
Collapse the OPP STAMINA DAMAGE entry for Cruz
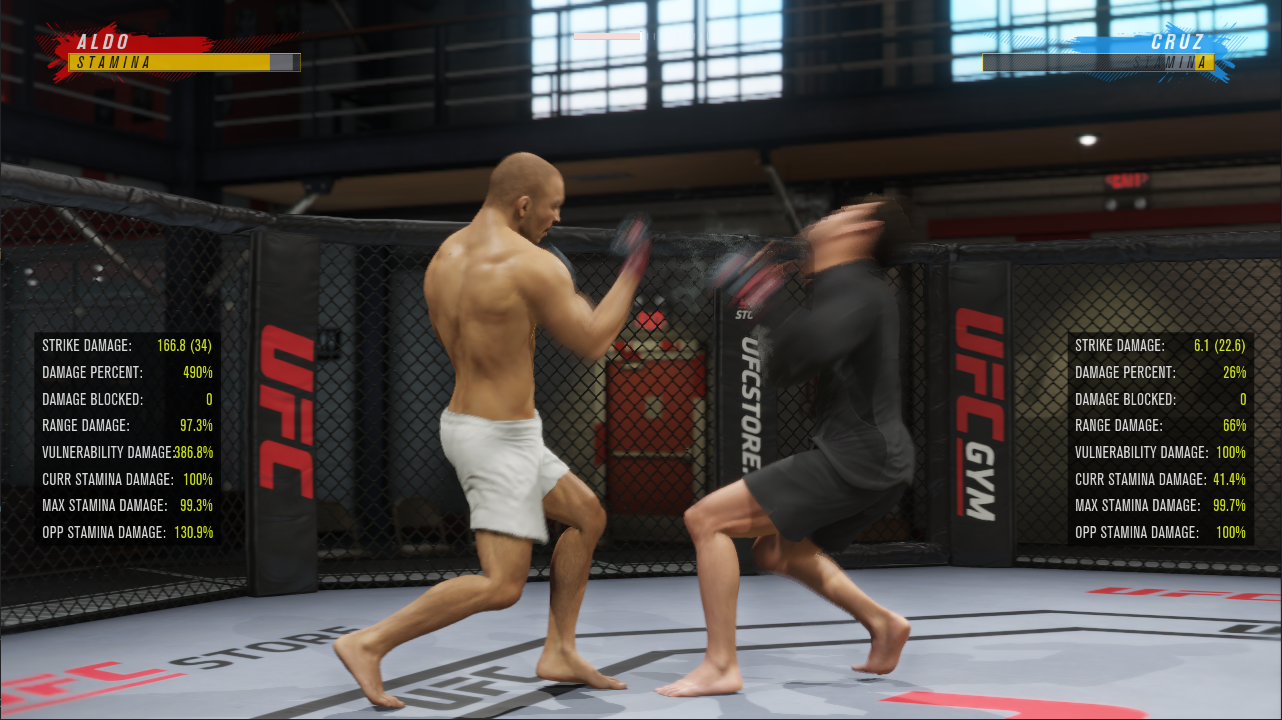(x=1160, y=532)
